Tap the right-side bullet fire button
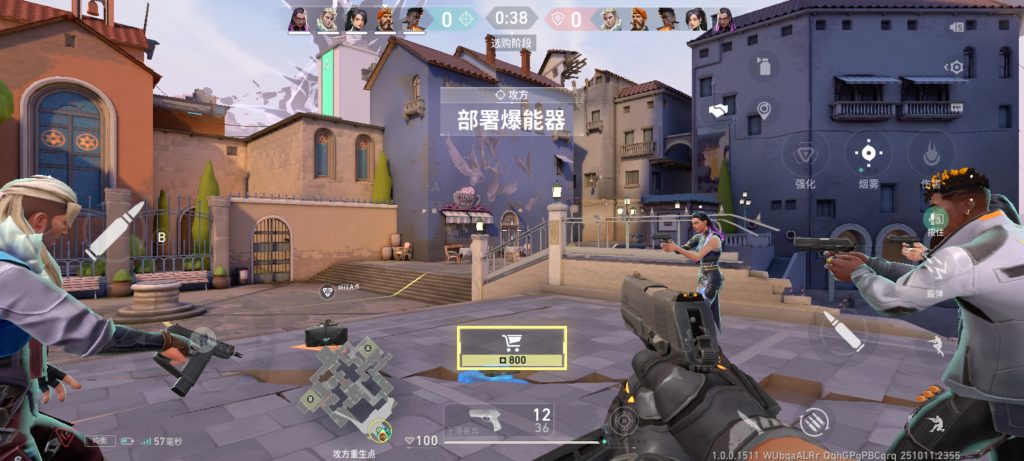1024x461 pixels. pos(842,332)
